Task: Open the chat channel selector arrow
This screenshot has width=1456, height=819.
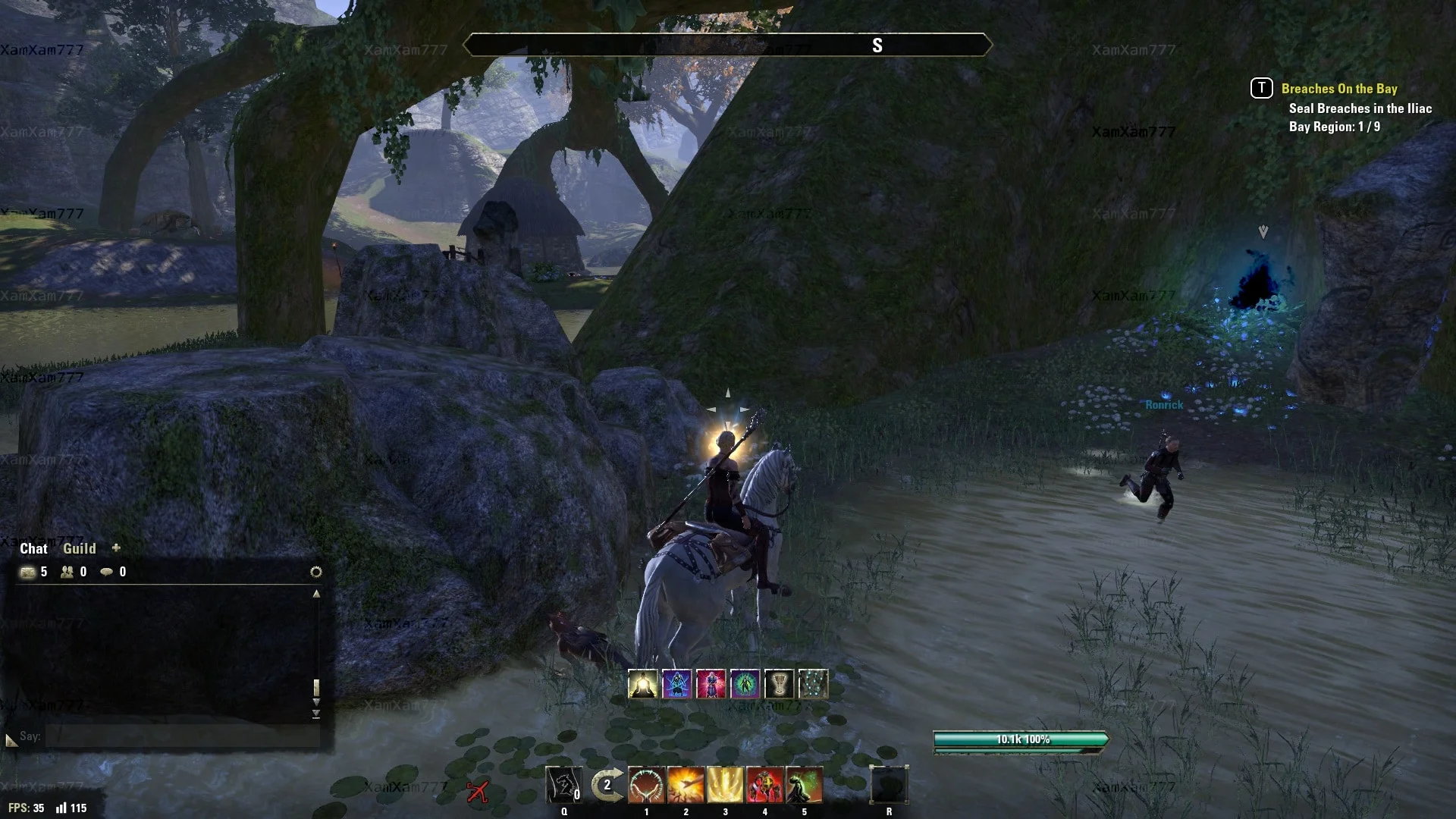Action: pos(11,739)
